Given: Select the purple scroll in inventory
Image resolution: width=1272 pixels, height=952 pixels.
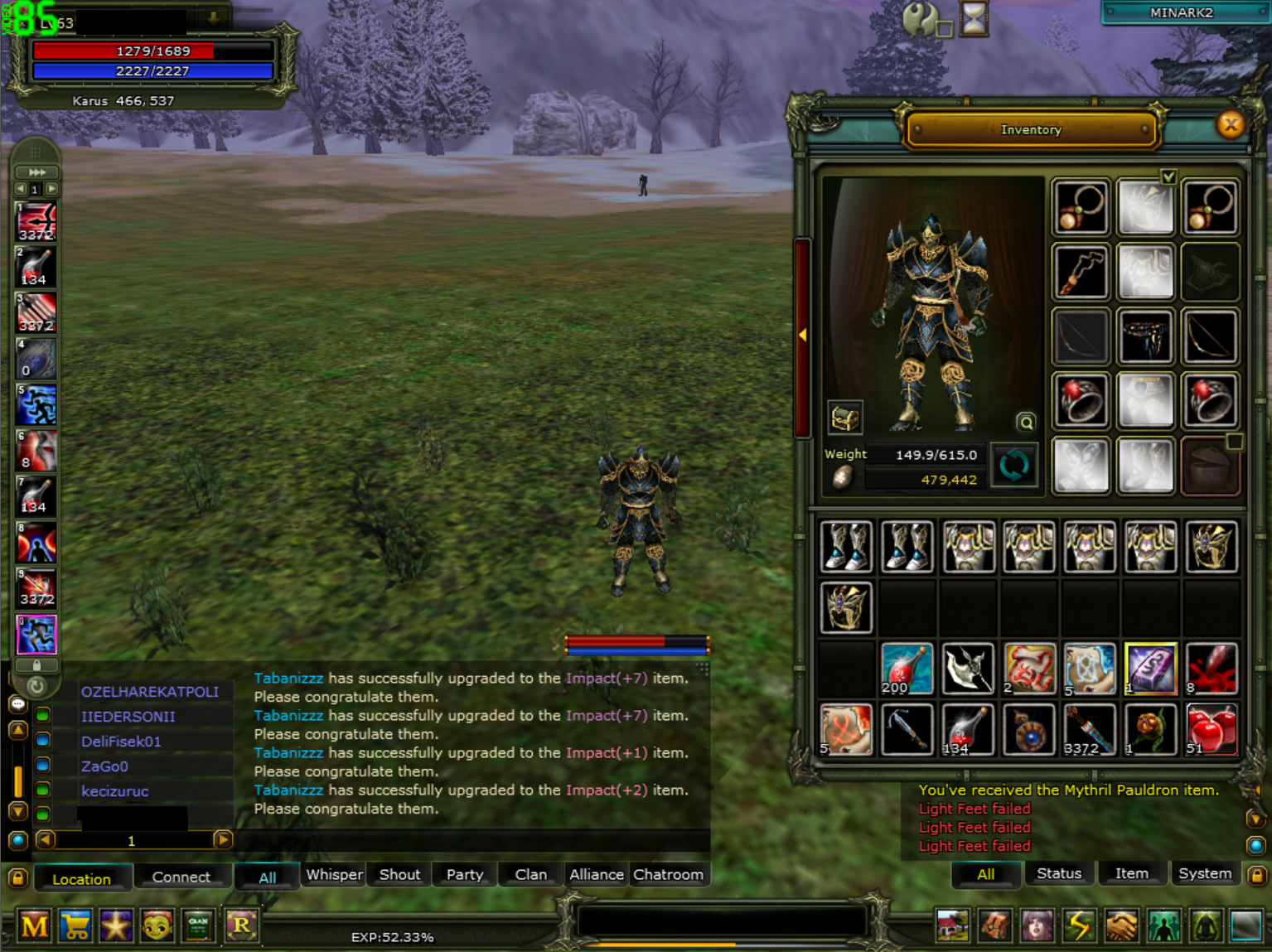Looking at the screenshot, I should (x=1150, y=669).
